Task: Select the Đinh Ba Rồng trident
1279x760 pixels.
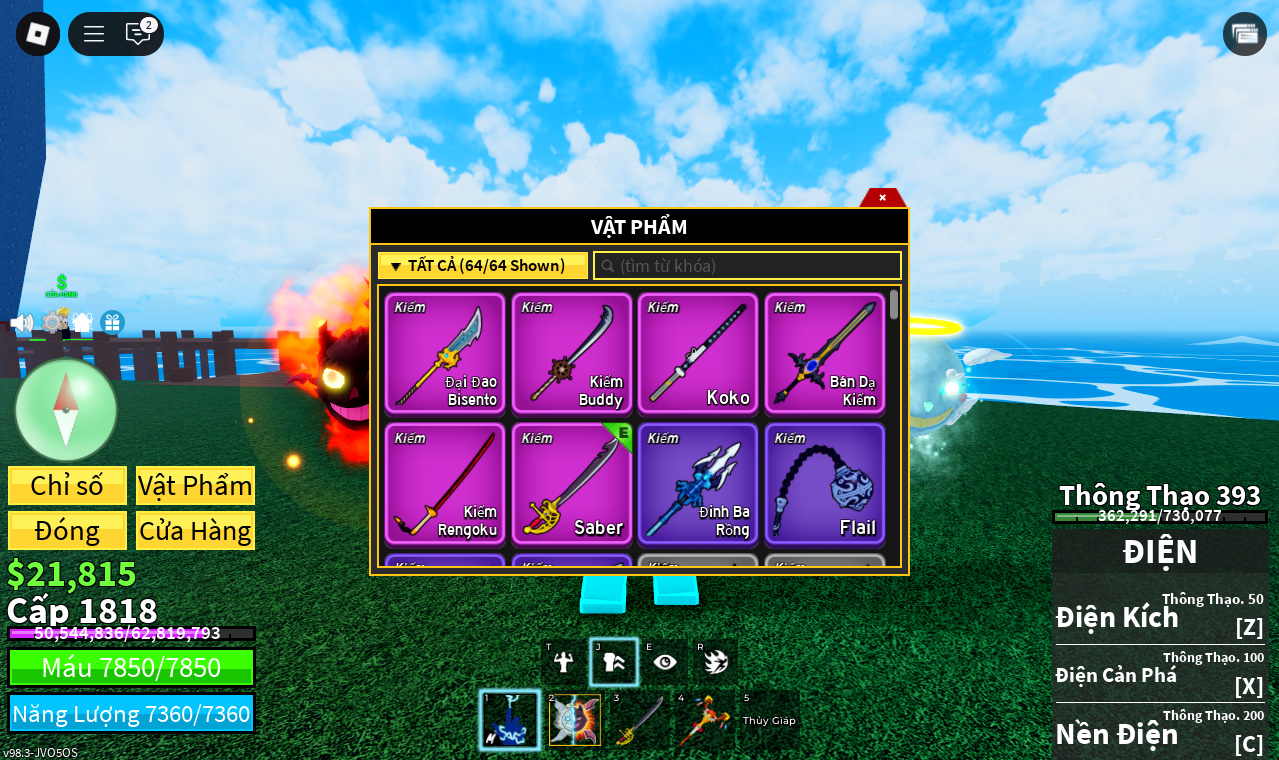Action: pyautogui.click(x=698, y=484)
